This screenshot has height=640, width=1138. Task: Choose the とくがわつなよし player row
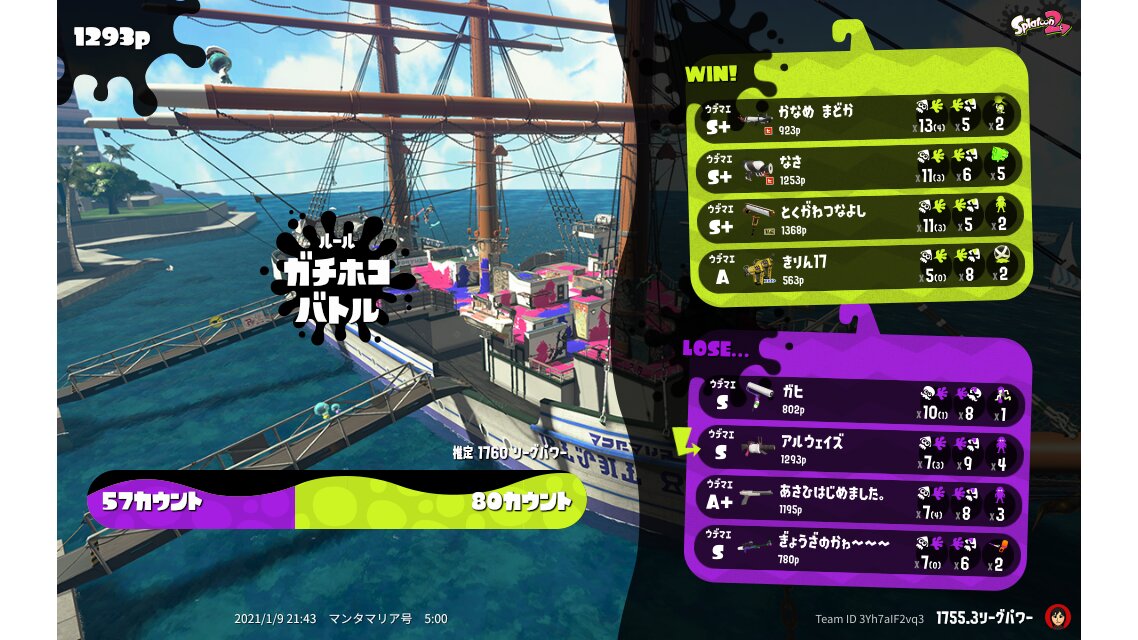pos(858,217)
